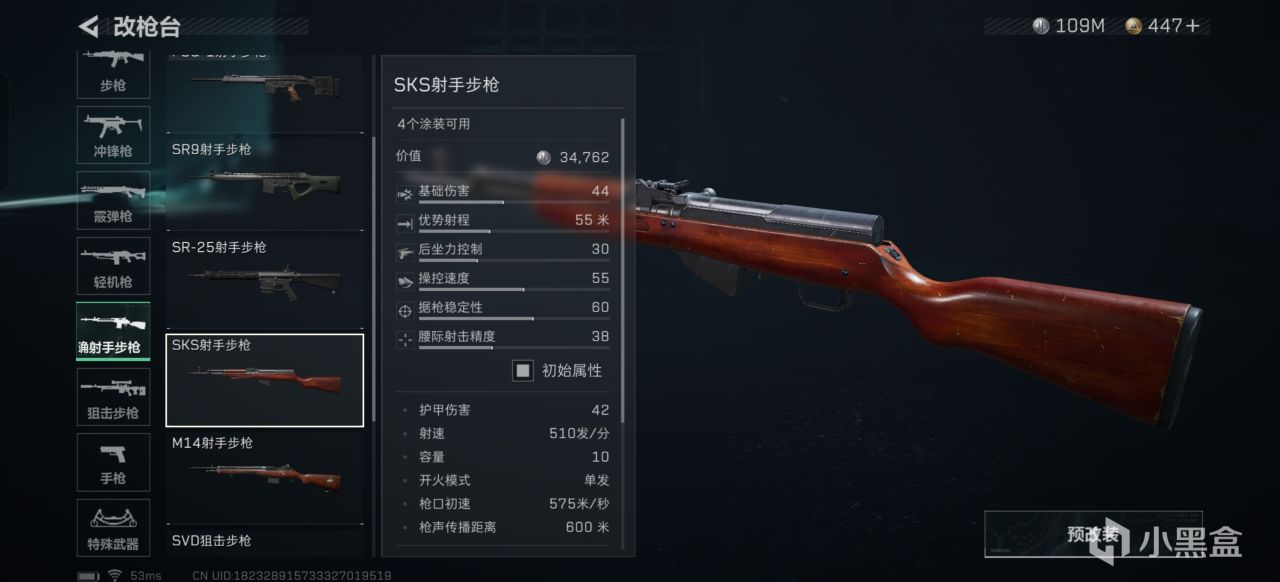Toggle the 初始属性 checkbox
1280x582 pixels.
point(523,371)
